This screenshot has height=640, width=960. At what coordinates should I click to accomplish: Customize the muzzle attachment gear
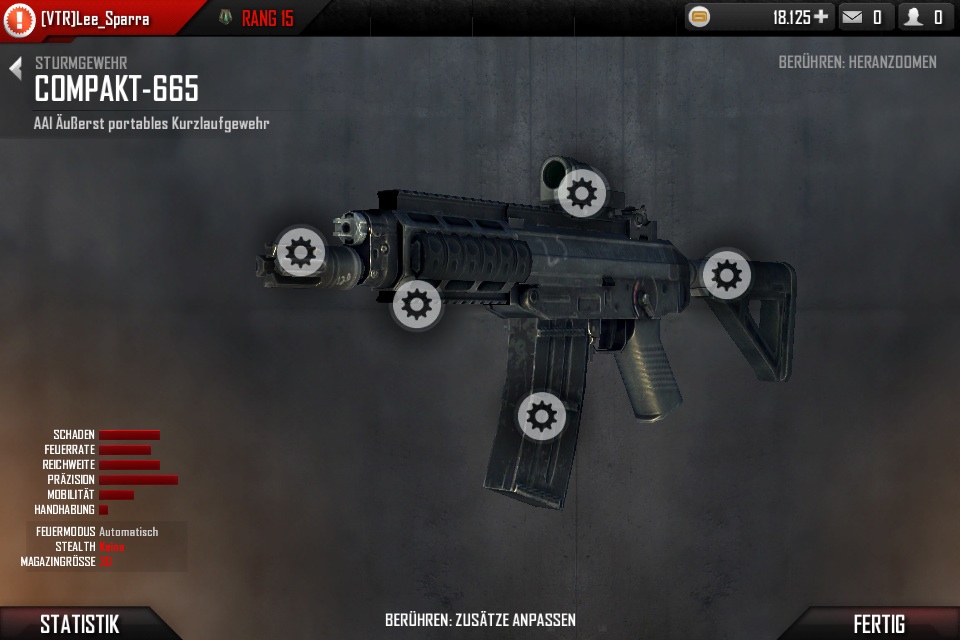coord(300,251)
